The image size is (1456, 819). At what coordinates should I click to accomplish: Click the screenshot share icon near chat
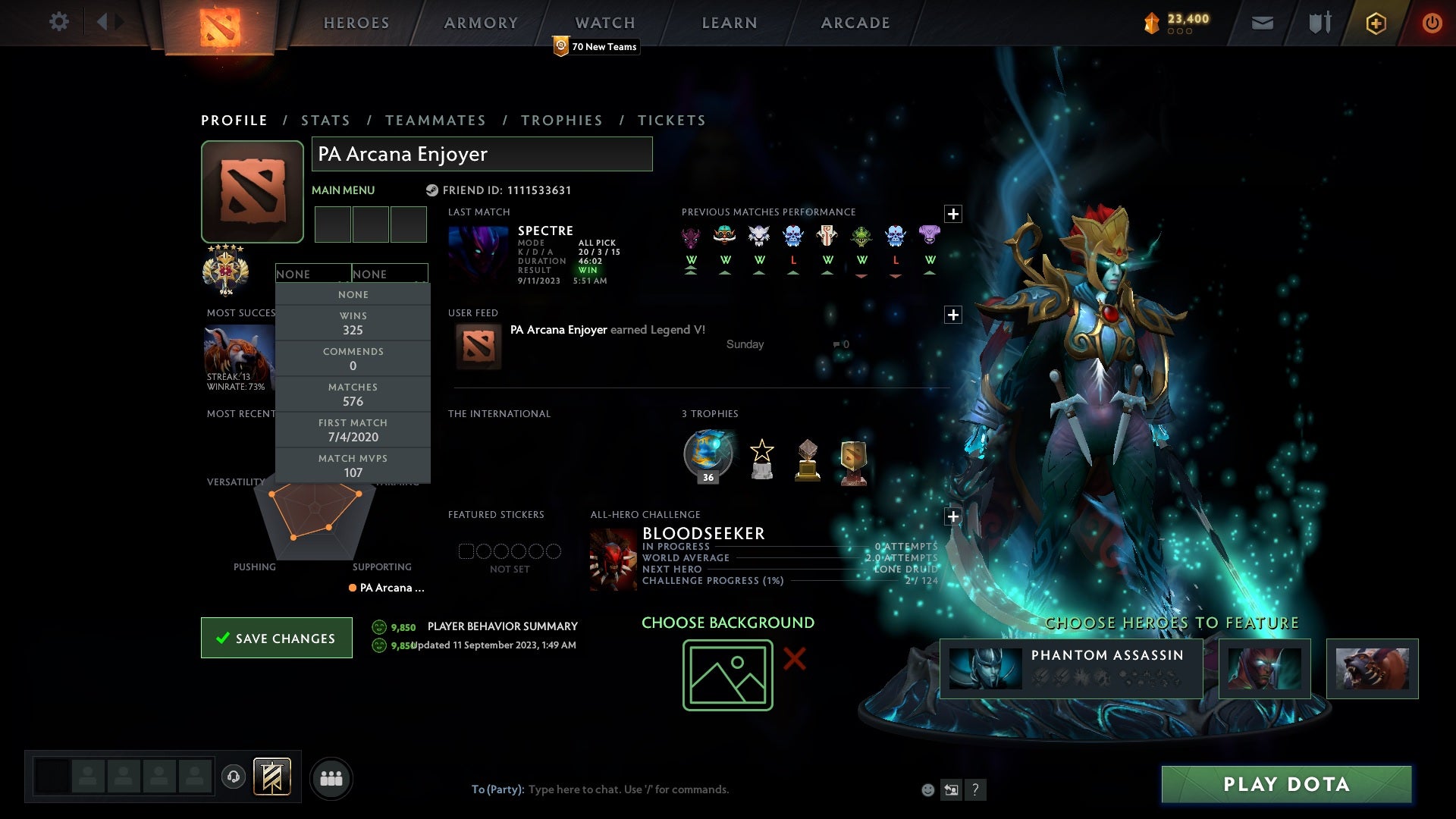pos(952,789)
